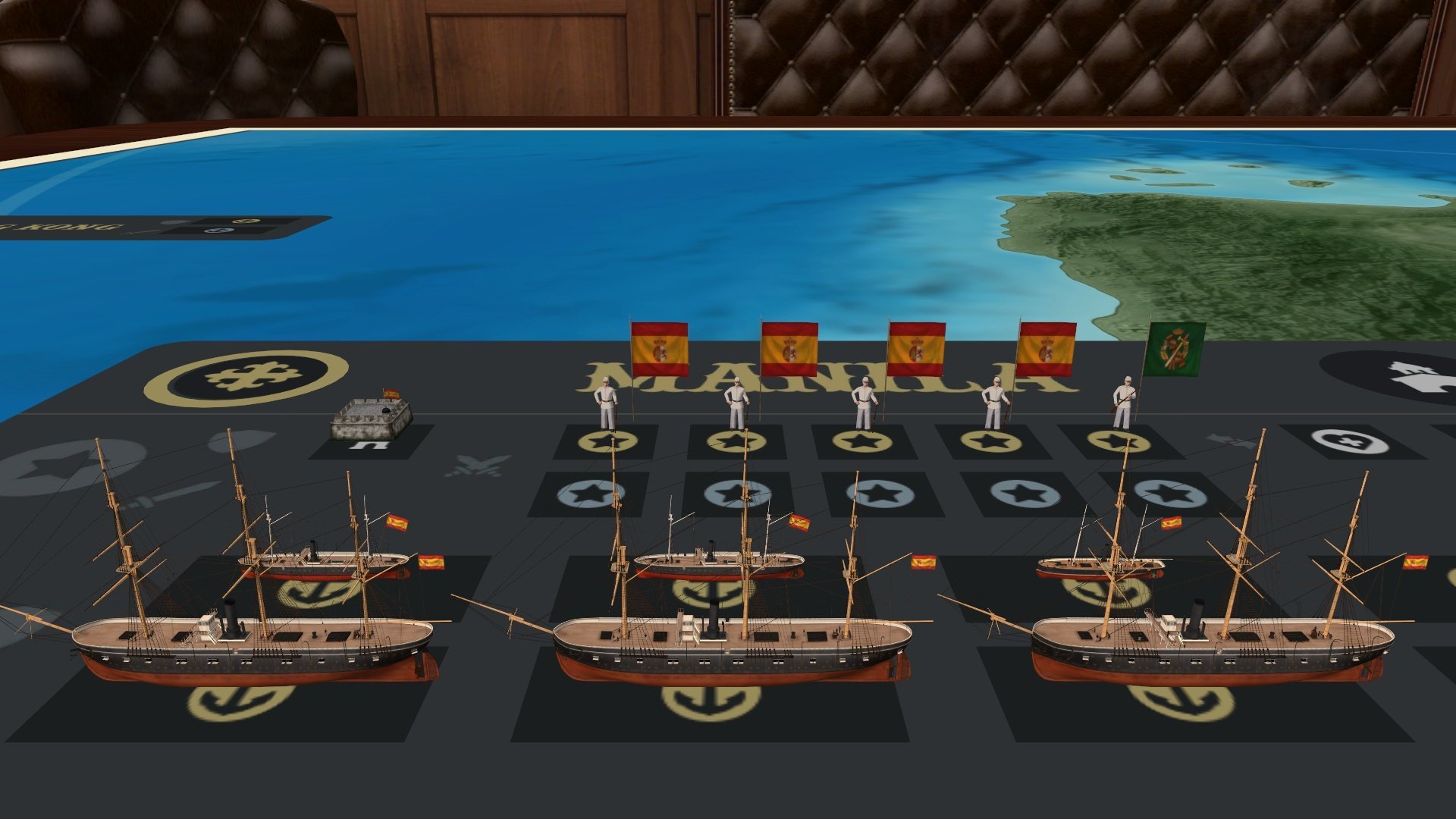This screenshot has height=819, width=1456.
Task: Click the gold cross emblem circle
Action: point(246,377)
